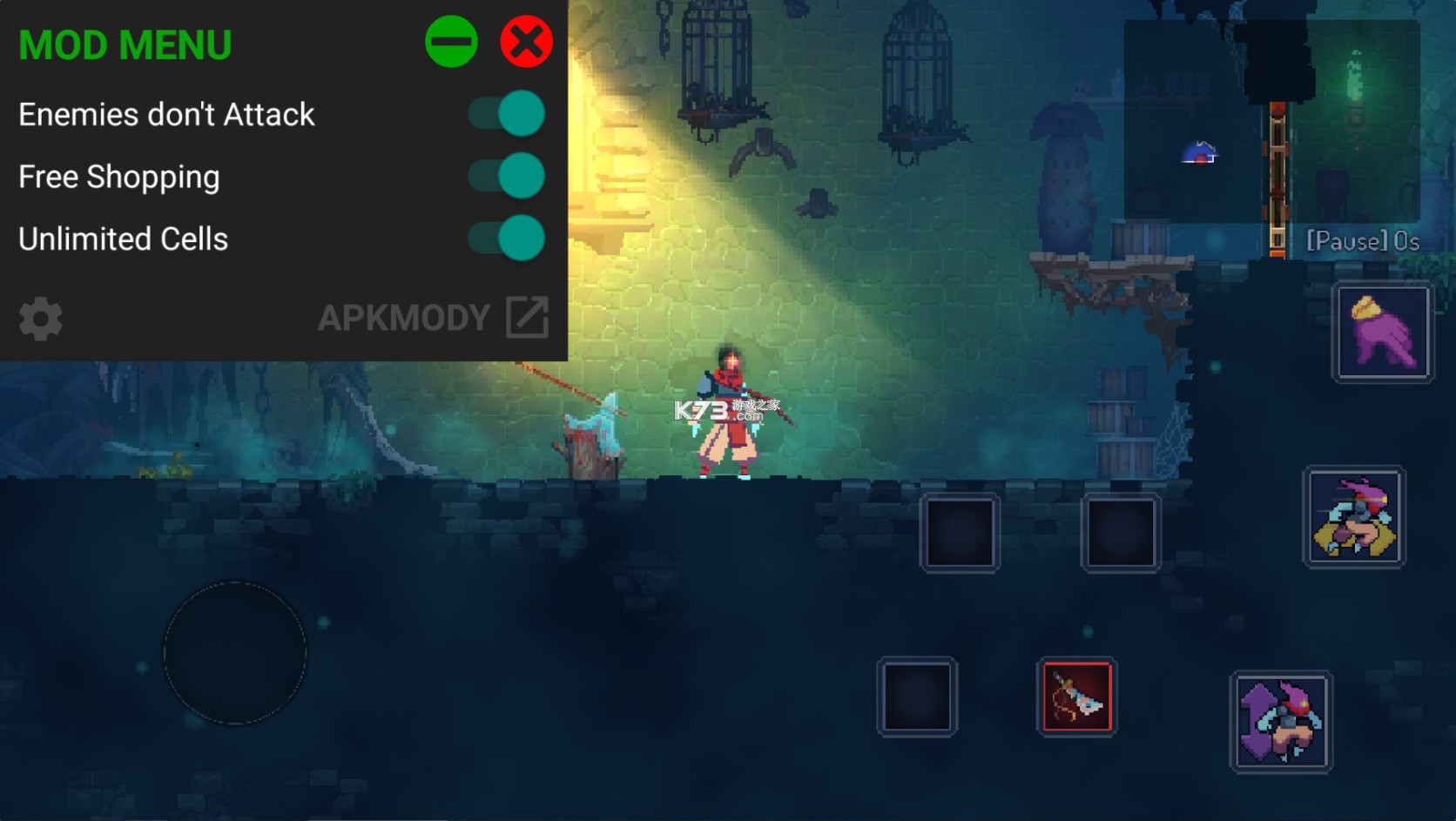Toggle the Enemies don't Attack switch
The width and height of the screenshot is (1456, 821).
click(x=506, y=113)
